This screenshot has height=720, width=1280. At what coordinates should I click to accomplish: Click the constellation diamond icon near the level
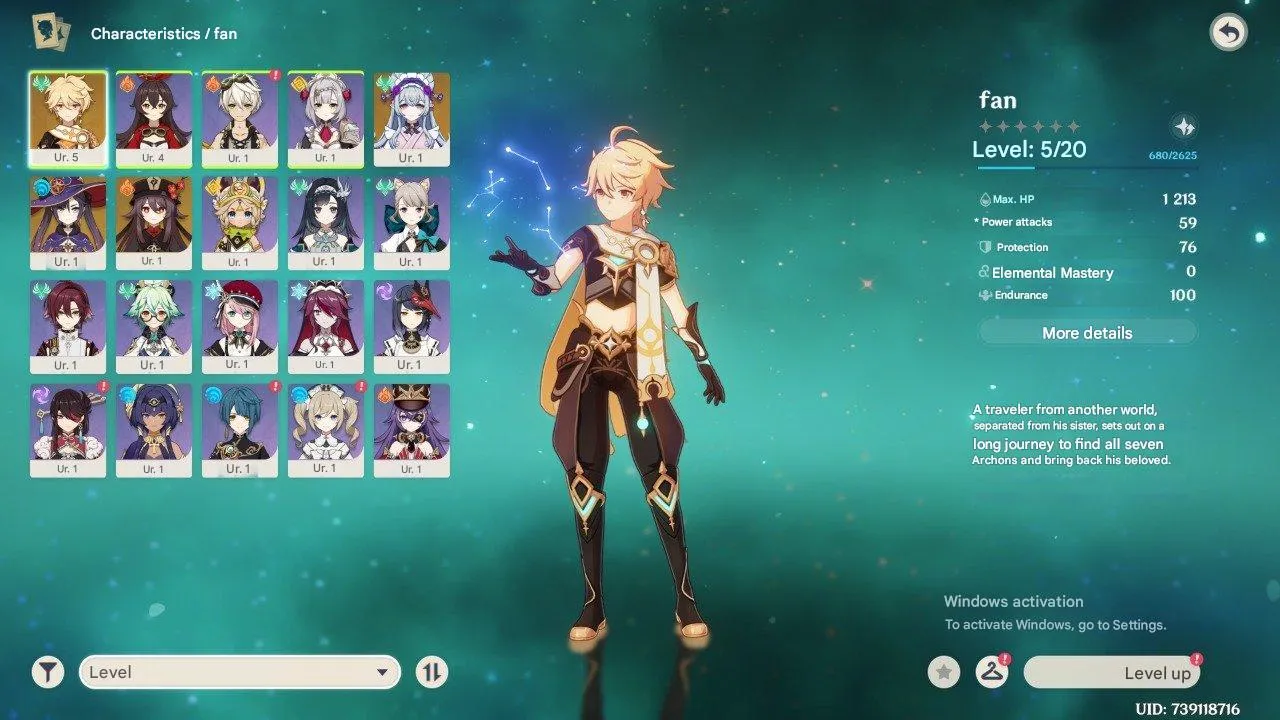tap(1184, 127)
